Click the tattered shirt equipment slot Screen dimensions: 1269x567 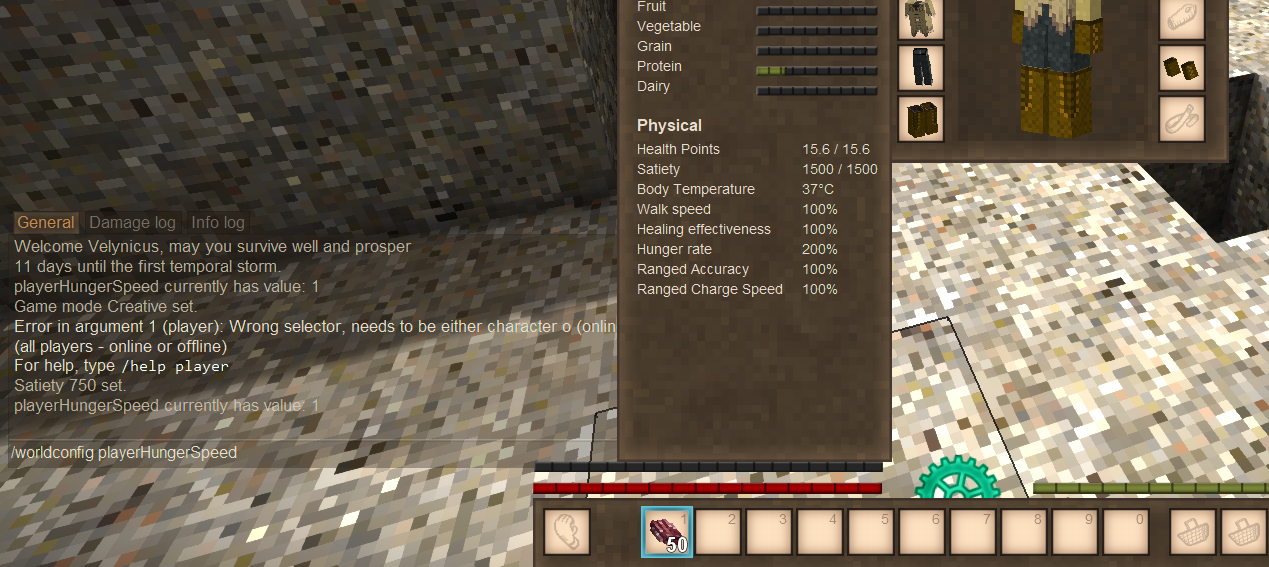920,19
